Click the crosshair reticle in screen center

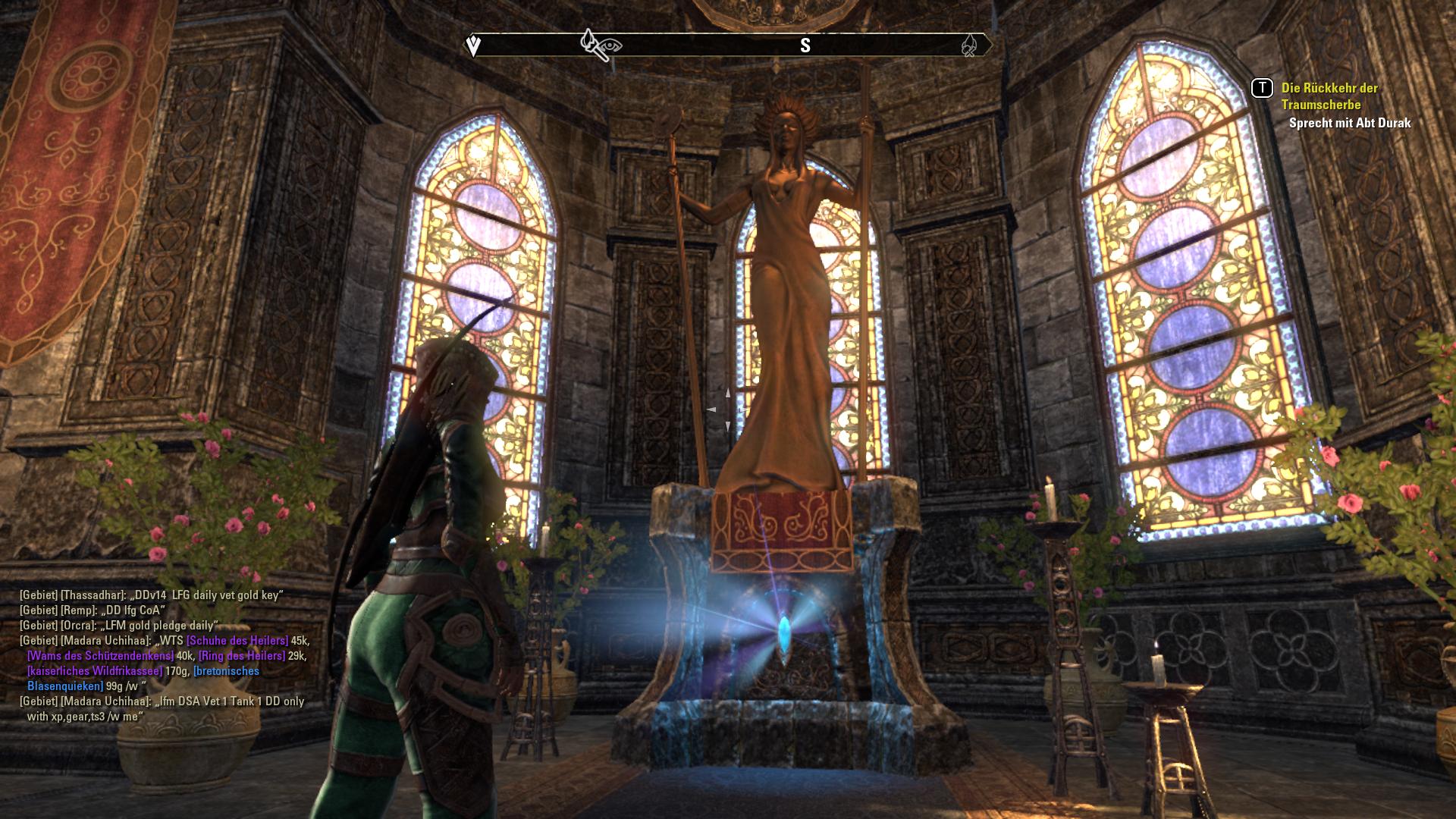coord(728,409)
